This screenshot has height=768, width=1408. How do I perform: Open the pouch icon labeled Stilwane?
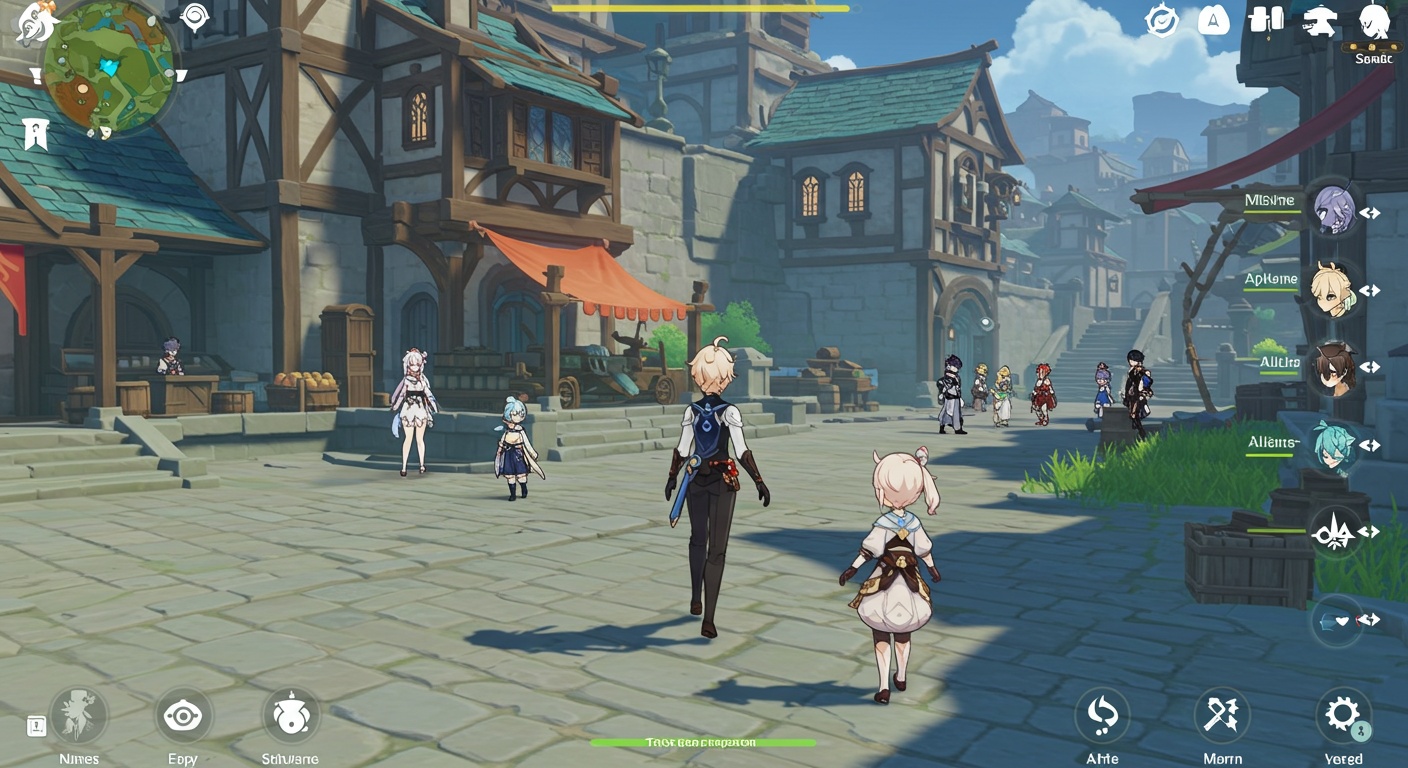tap(290, 715)
